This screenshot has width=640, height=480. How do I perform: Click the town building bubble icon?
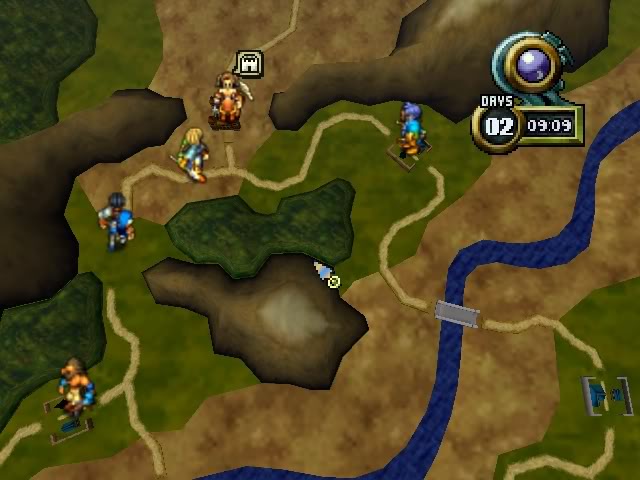249,64
